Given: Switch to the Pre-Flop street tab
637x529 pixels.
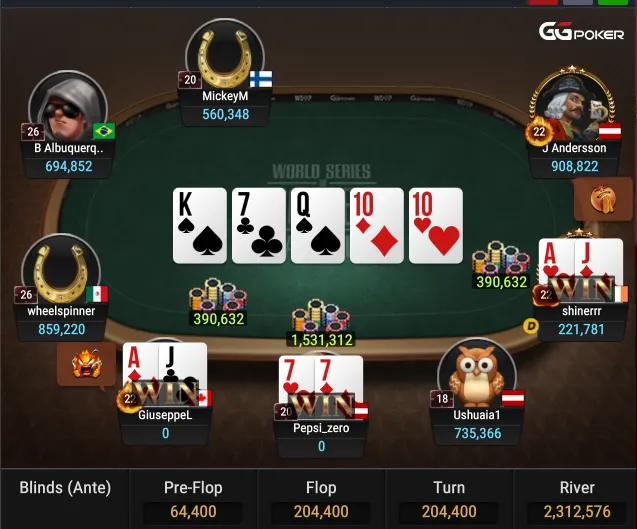Looking at the screenshot, I should (x=193, y=498).
